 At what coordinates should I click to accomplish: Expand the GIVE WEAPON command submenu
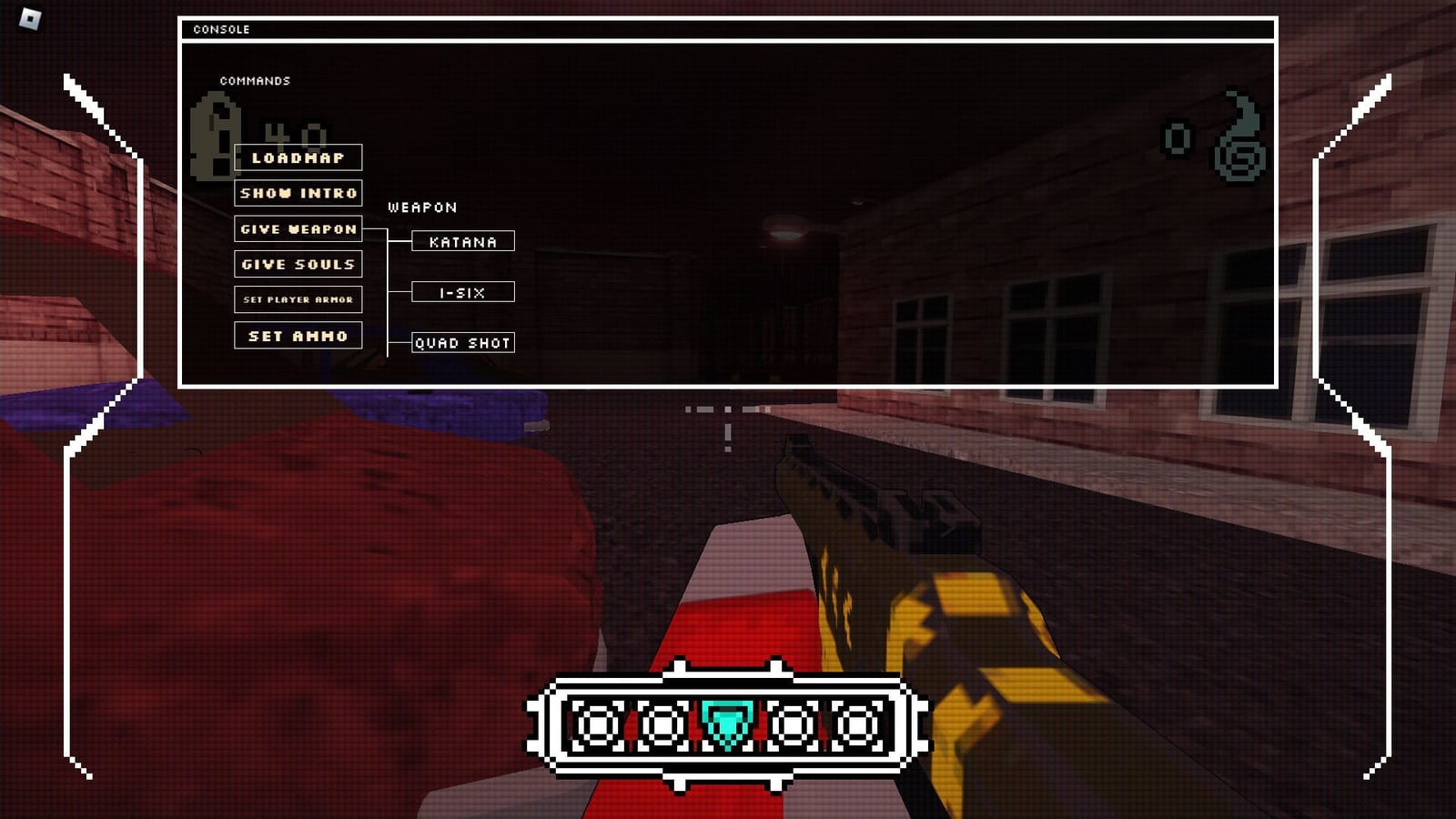pyautogui.click(x=298, y=229)
